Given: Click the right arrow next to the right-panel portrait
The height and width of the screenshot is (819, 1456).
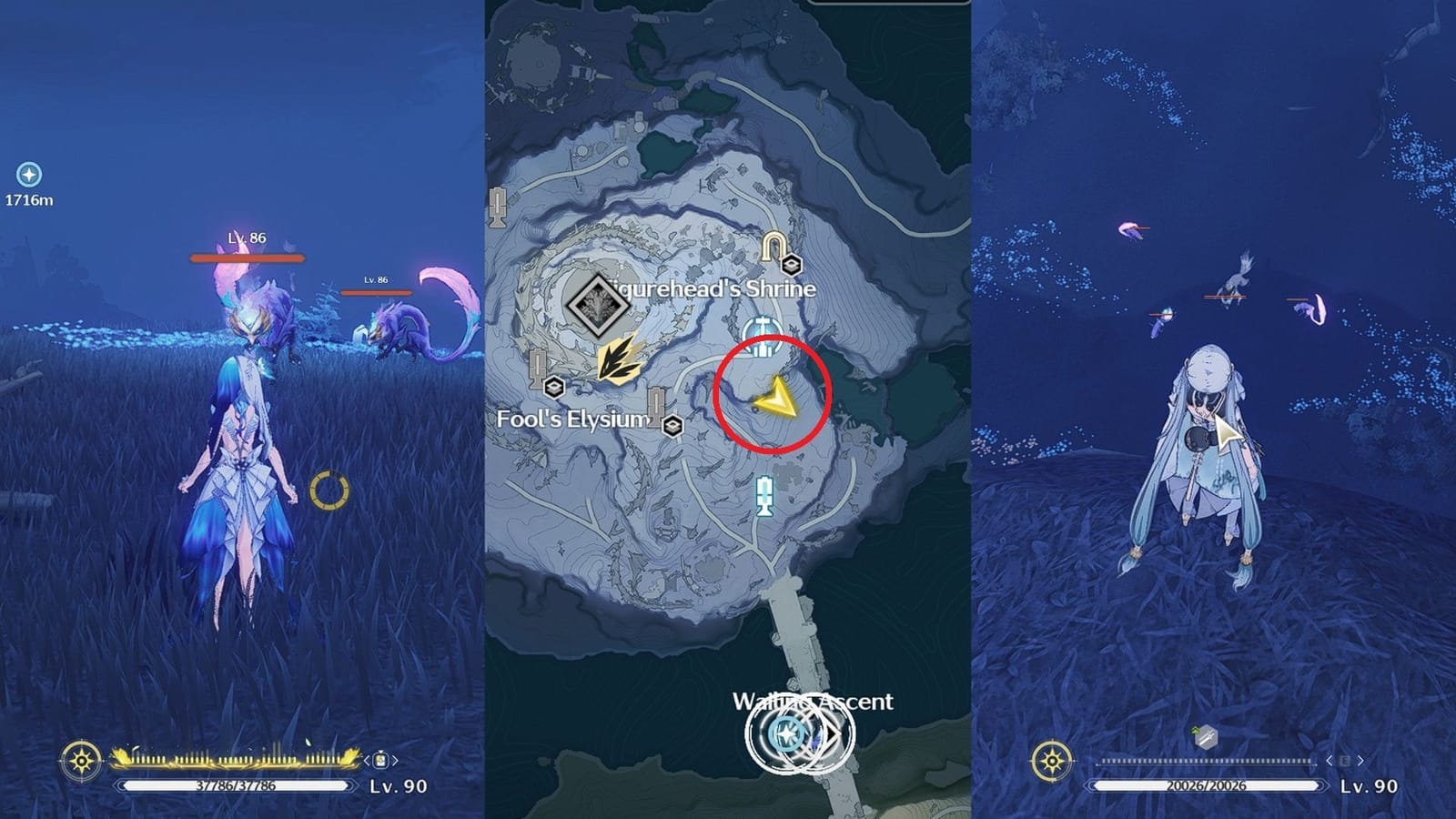Looking at the screenshot, I should 1360,761.
